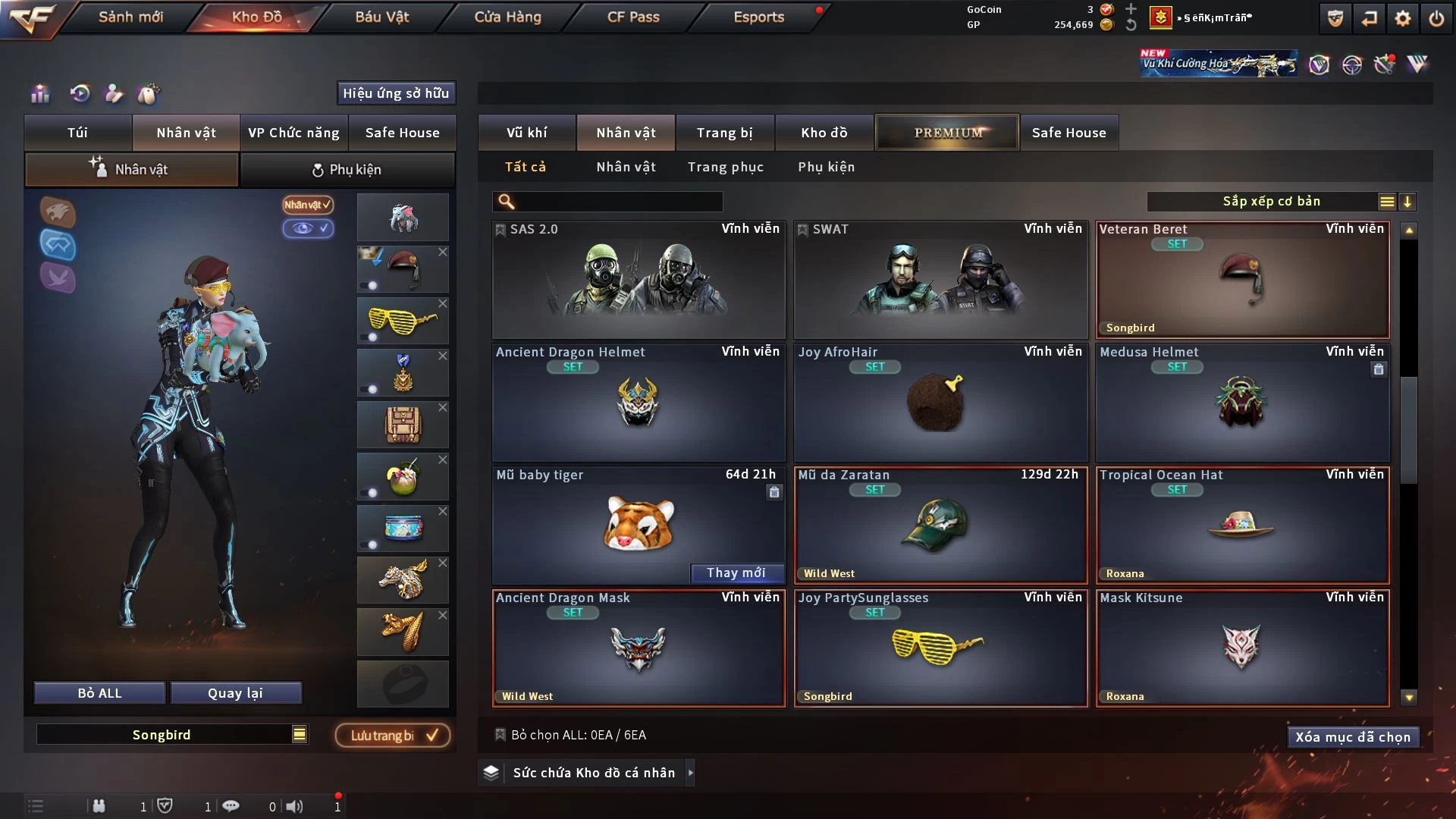Viewport: 1456px width, 819px height.
Task: Go to the Sảnh mới lobby
Action: coord(130,17)
